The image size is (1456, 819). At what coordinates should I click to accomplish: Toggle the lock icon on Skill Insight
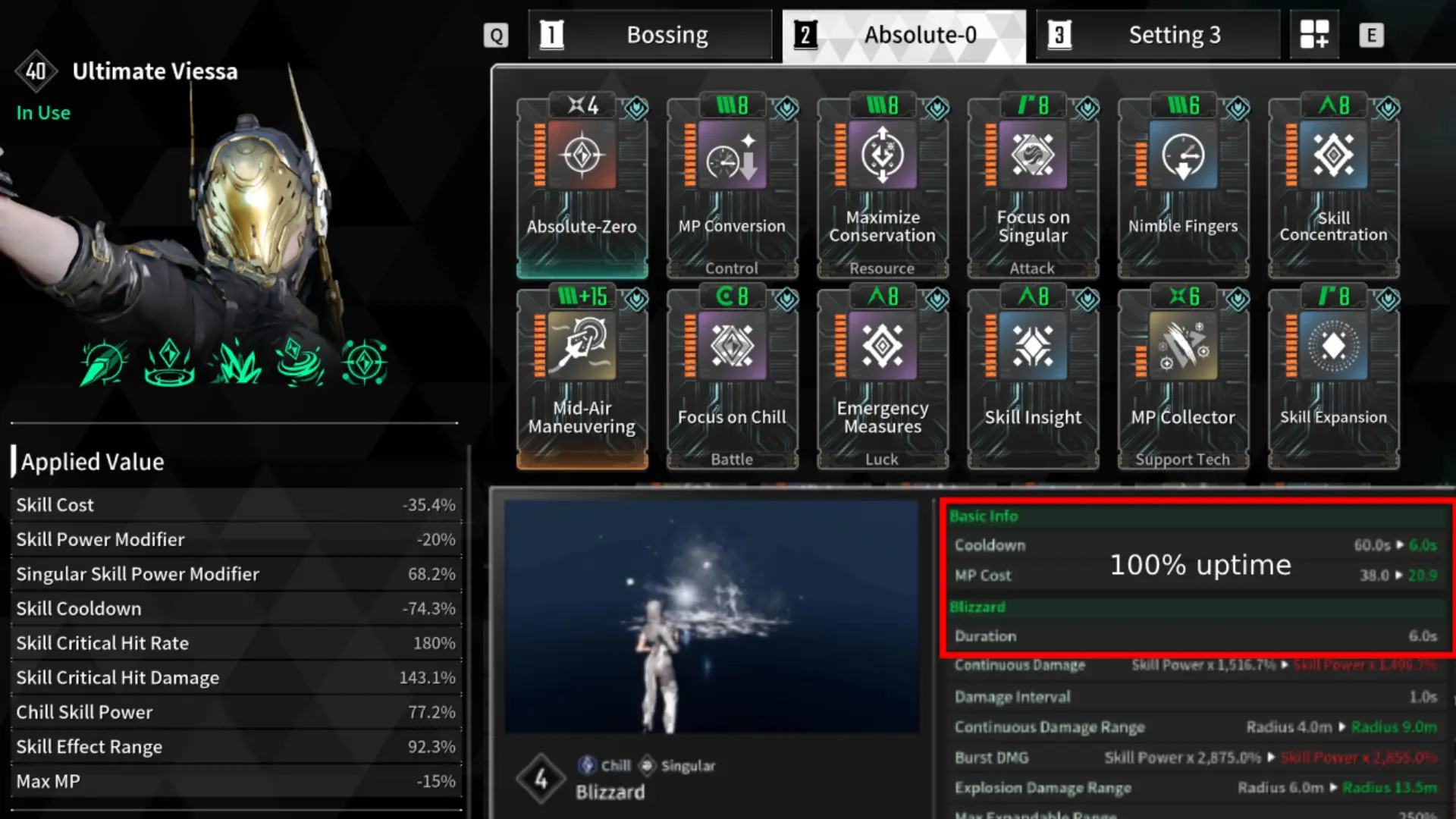1089,300
